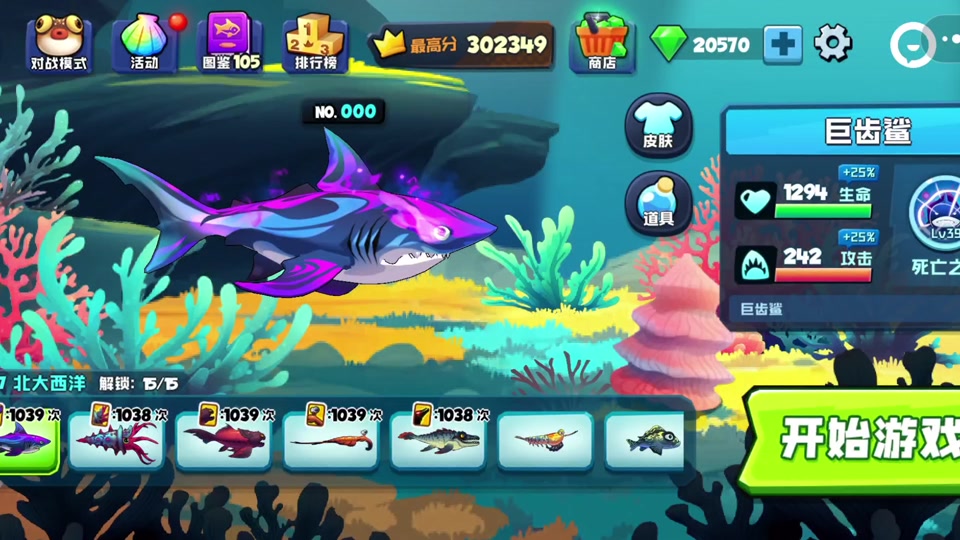Add gems with the blue plus button

pos(782,44)
